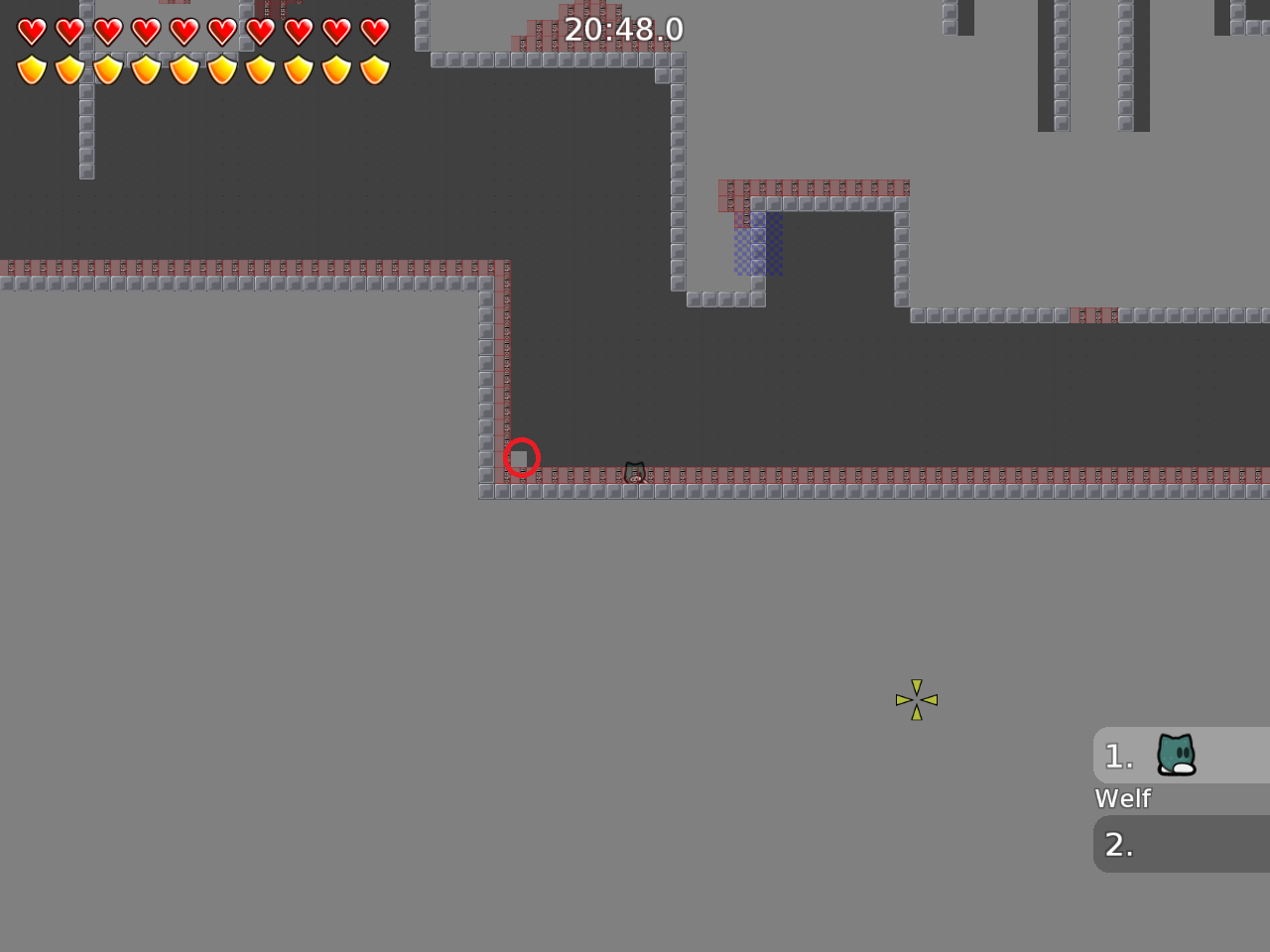Click the first yellow shield armor icon

[31, 69]
